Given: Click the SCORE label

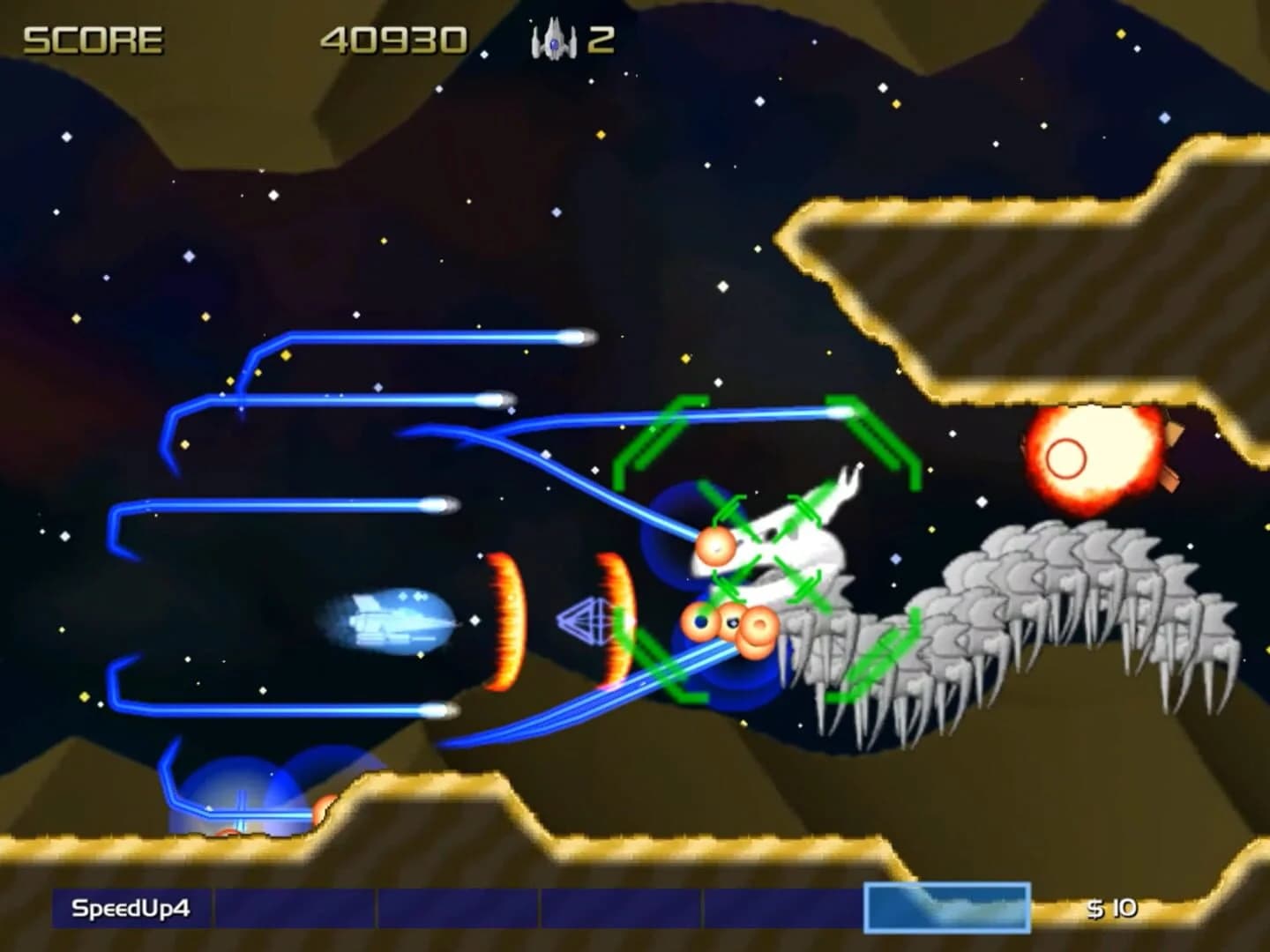Looking at the screenshot, I should pyautogui.click(x=93, y=37).
